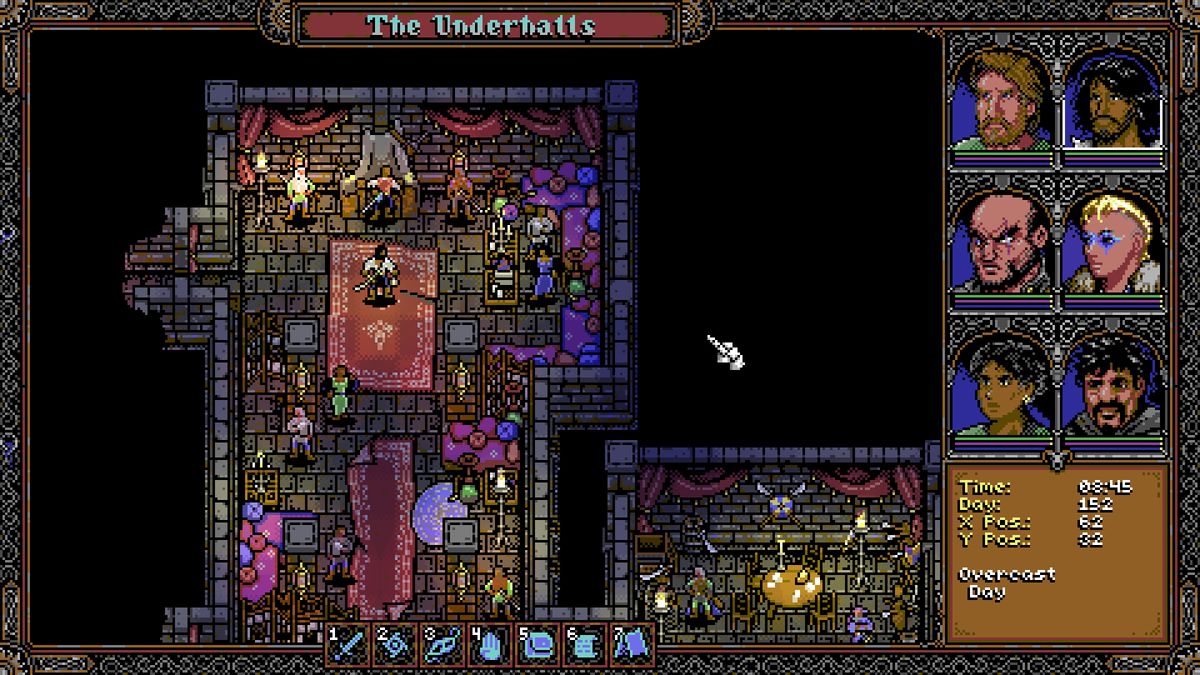Viewport: 1200px width, 675px height.
Task: Activate the swirling eye icon in slot 2
Action: (x=393, y=645)
